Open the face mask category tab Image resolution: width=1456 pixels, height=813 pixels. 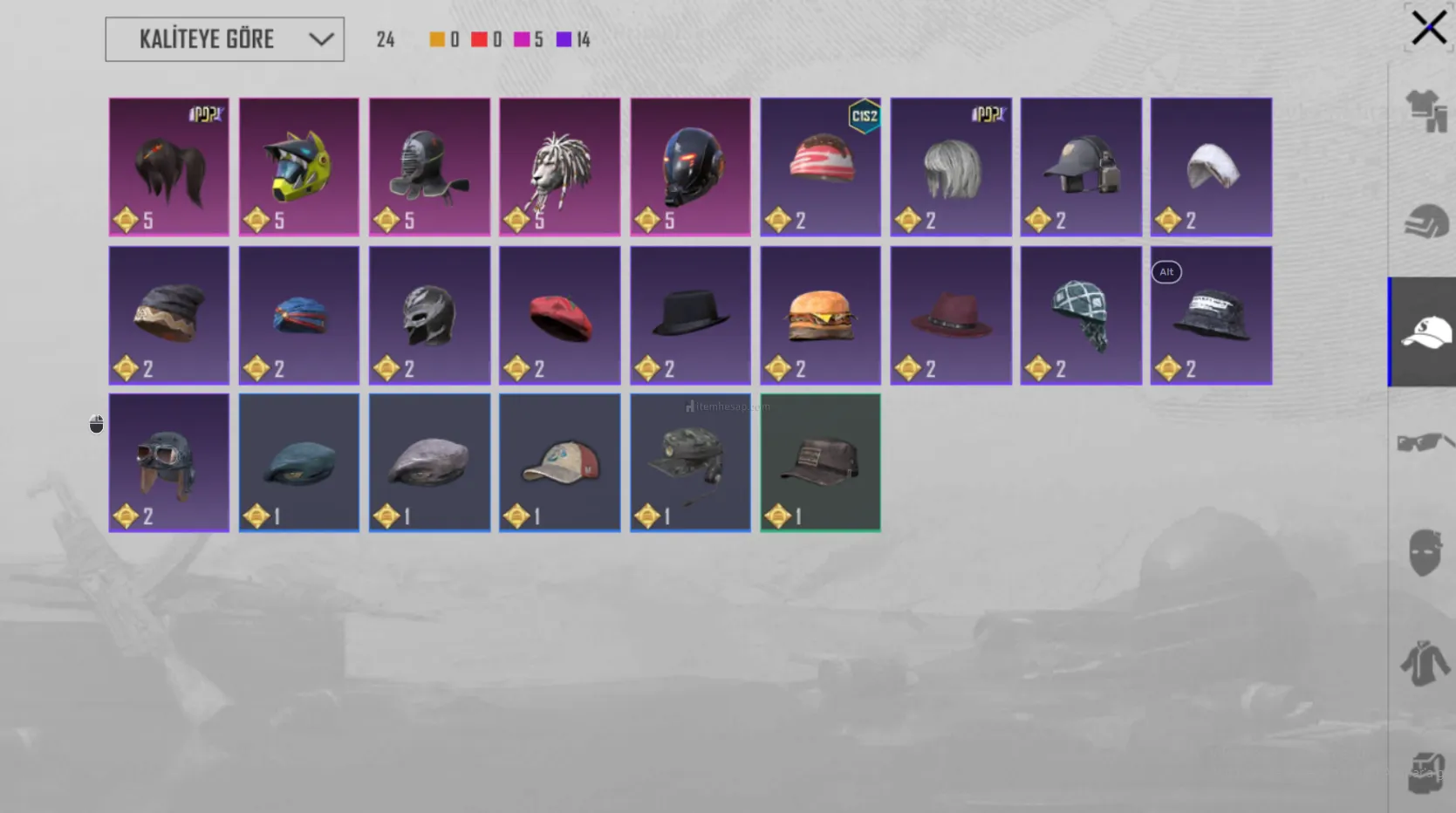pyautogui.click(x=1424, y=552)
